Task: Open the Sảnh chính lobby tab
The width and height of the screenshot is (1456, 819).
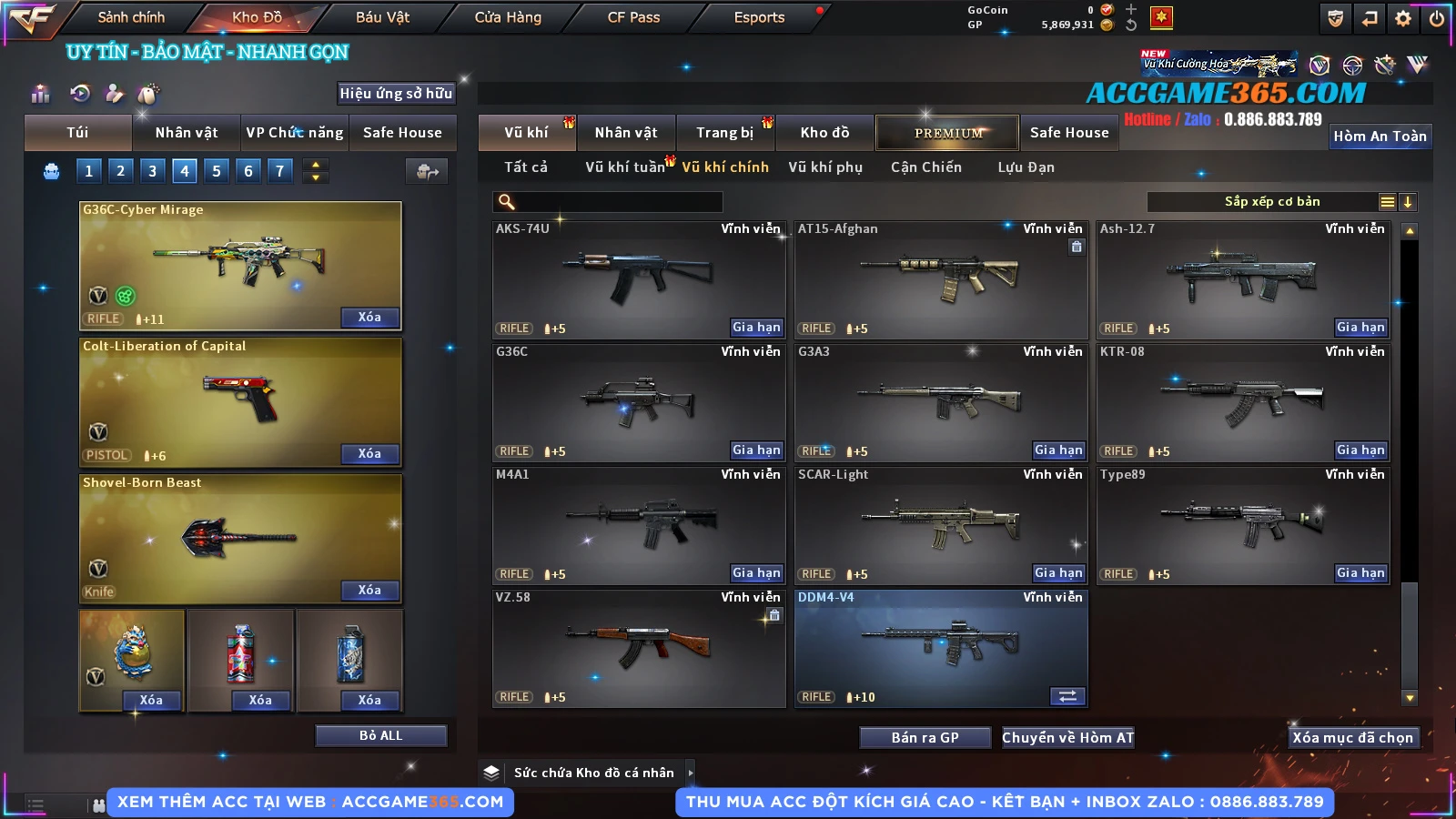Action: pyautogui.click(x=131, y=17)
